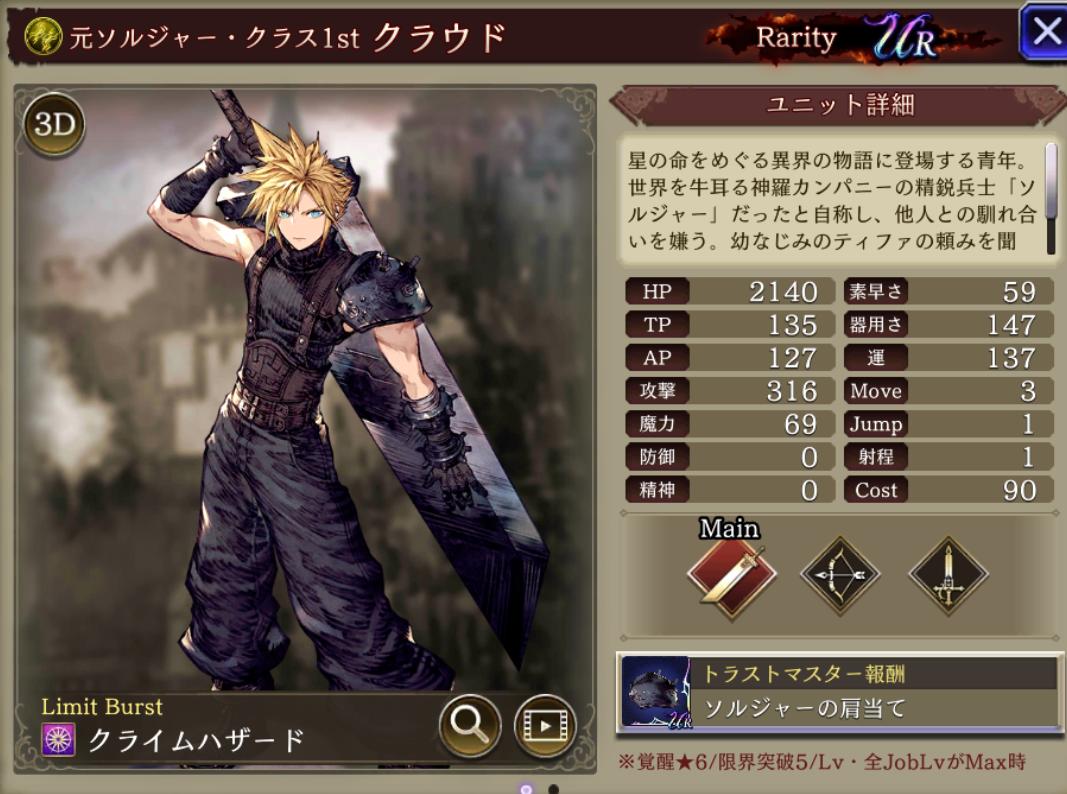Select the Main sword job icon
Viewport: 1067px width, 794px height.
click(x=731, y=576)
